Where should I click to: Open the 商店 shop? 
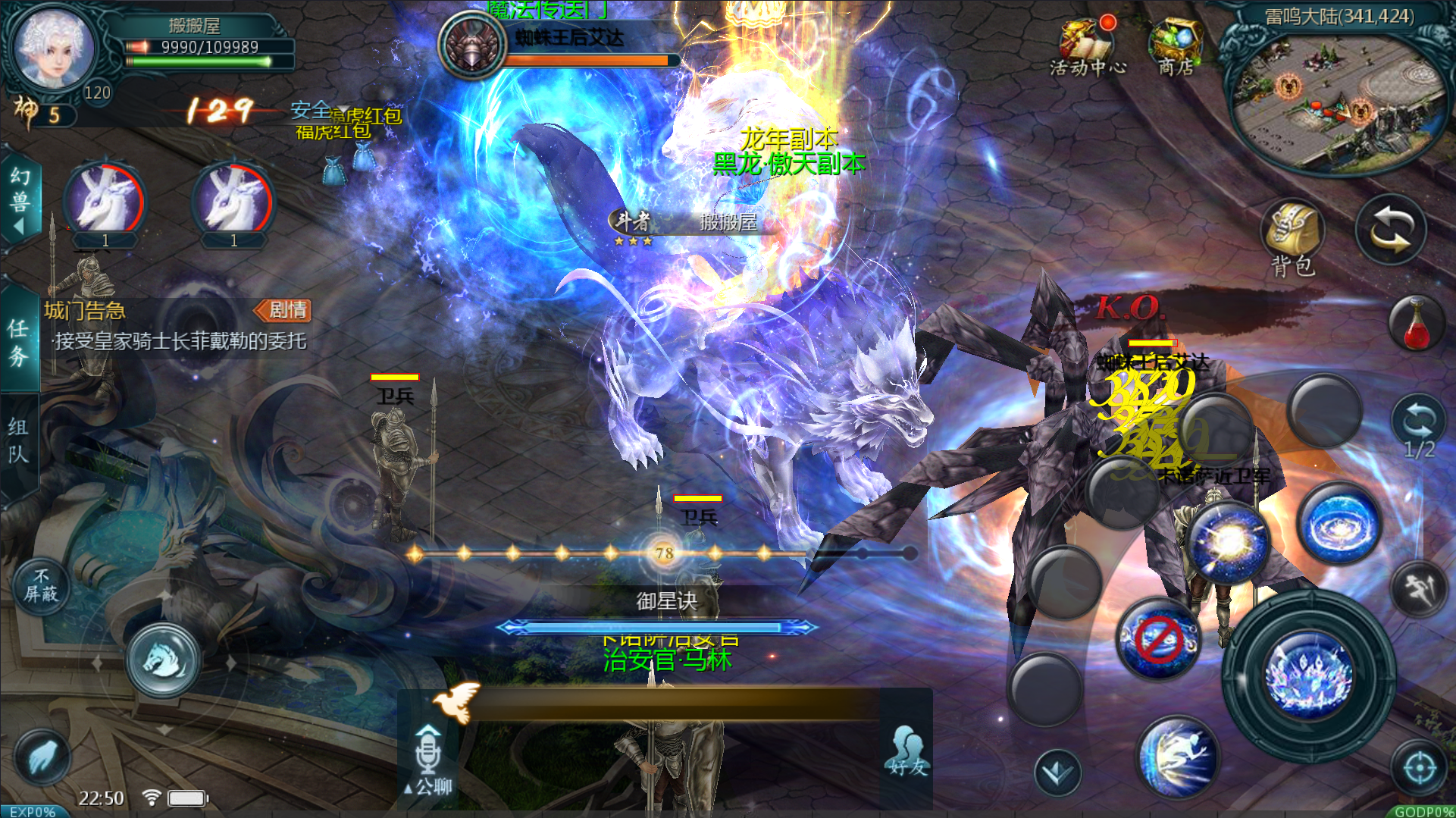pyautogui.click(x=1175, y=47)
